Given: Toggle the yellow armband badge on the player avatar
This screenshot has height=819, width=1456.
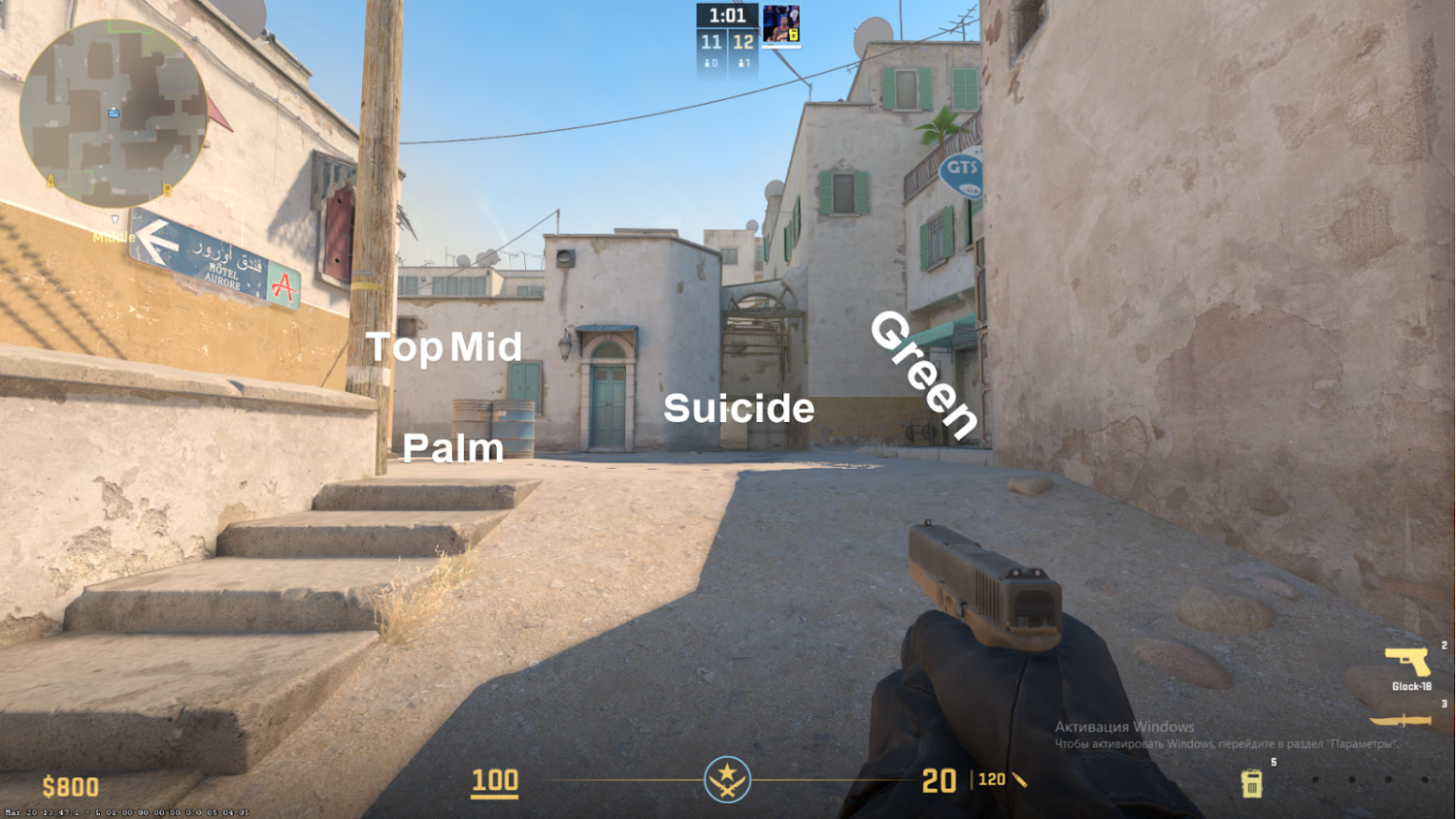Looking at the screenshot, I should (x=795, y=35).
